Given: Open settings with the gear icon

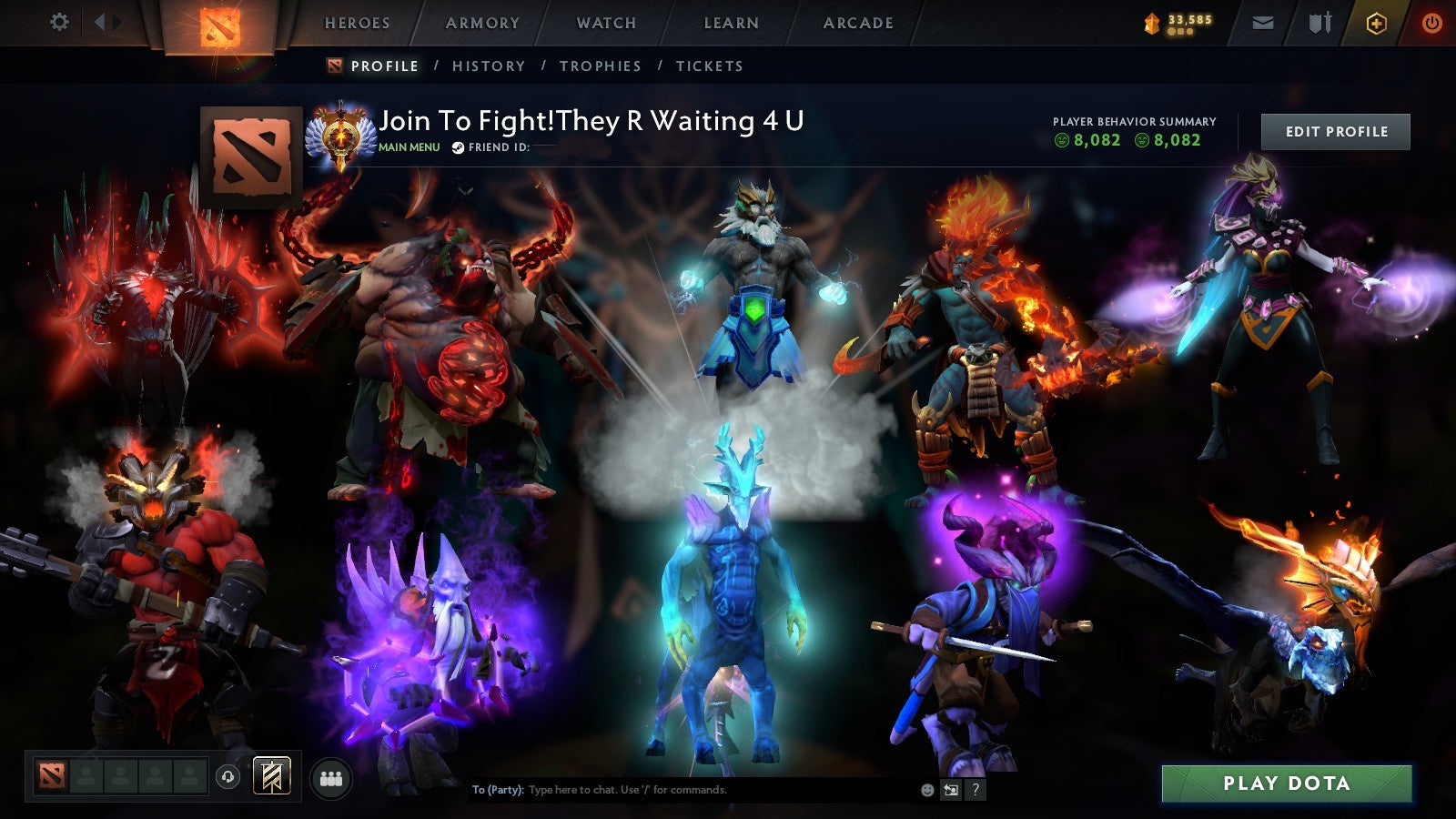Looking at the screenshot, I should (60, 24).
